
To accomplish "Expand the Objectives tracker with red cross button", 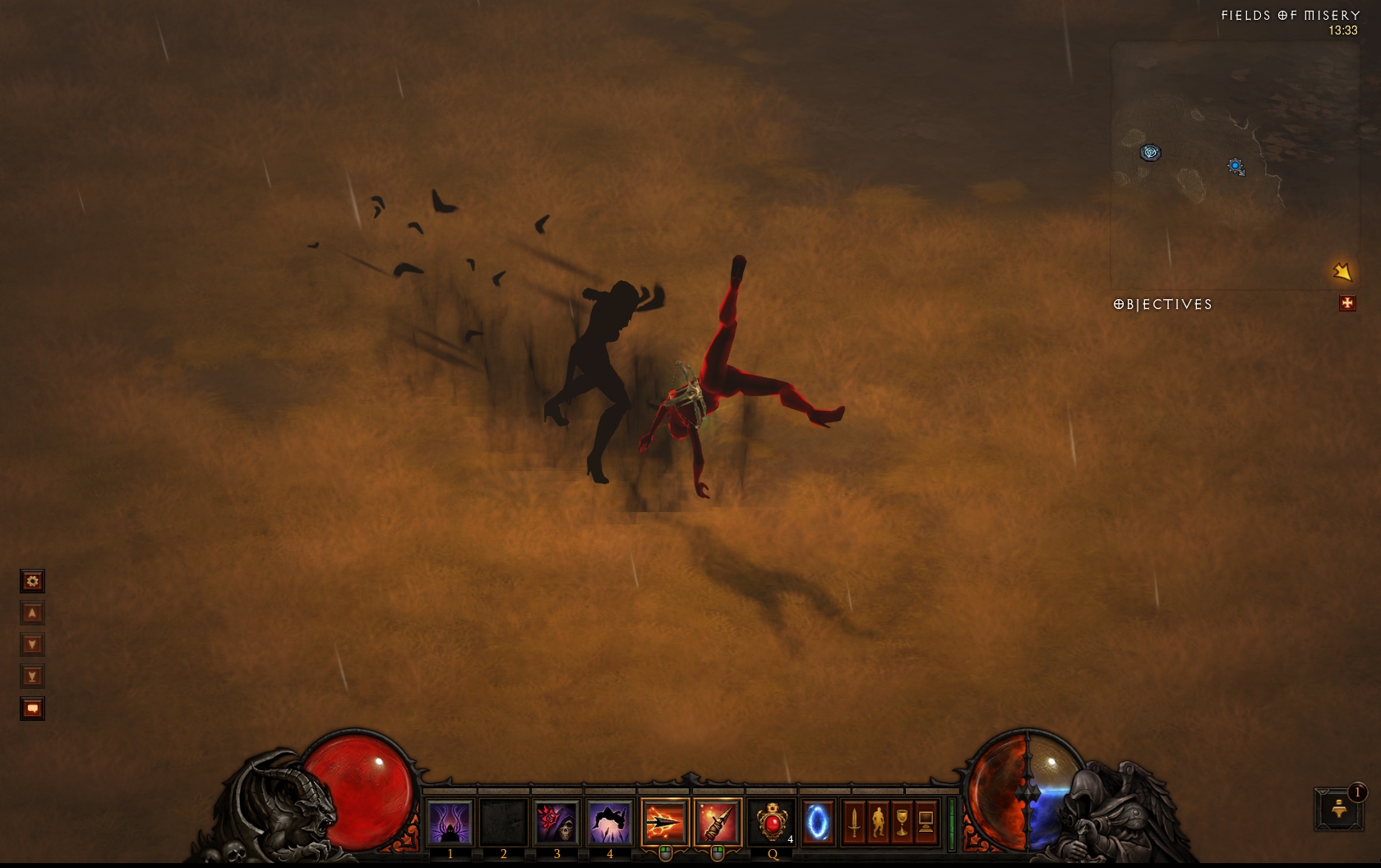I will [1346, 303].
